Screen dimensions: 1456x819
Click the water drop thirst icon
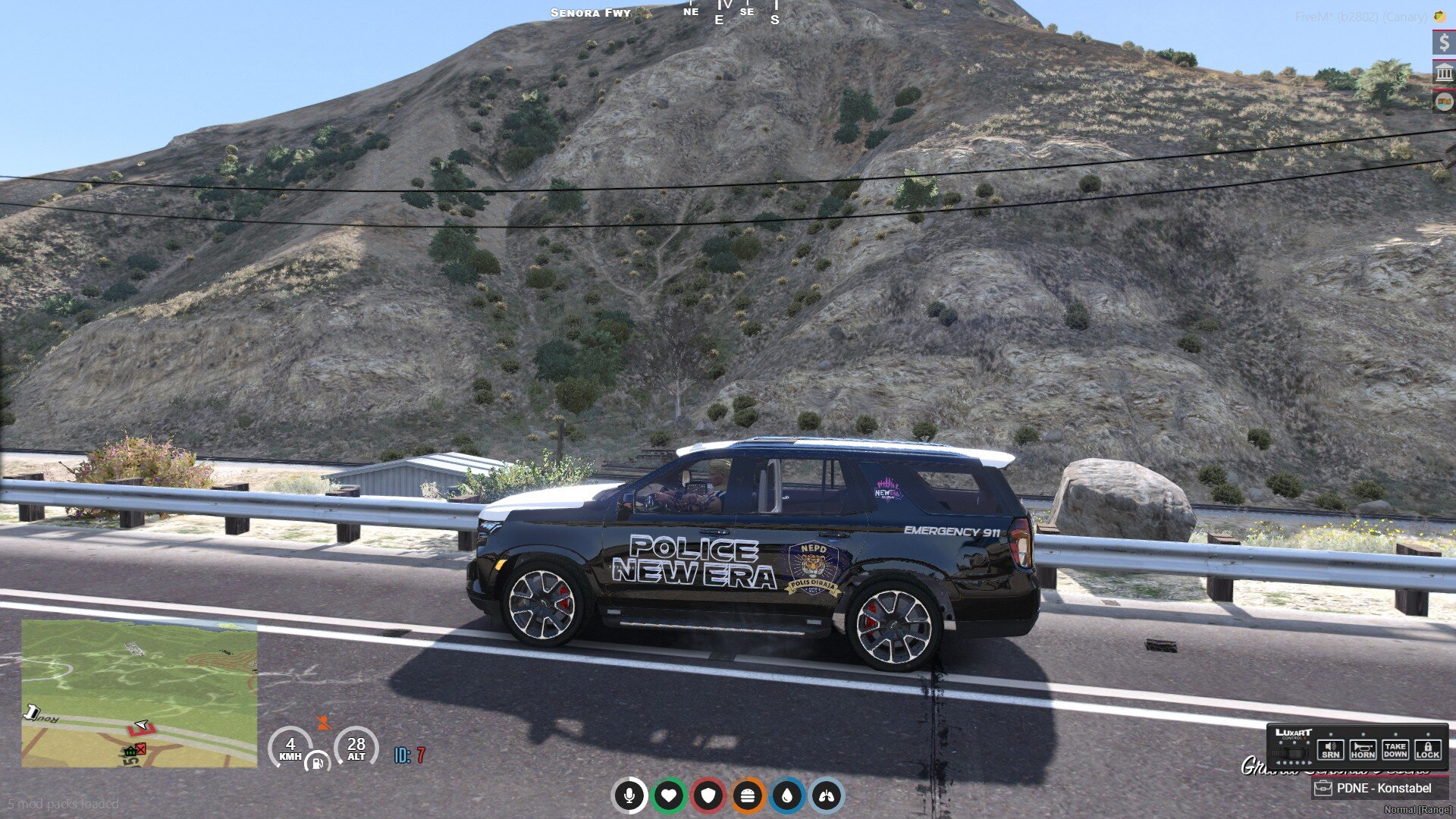(787, 795)
